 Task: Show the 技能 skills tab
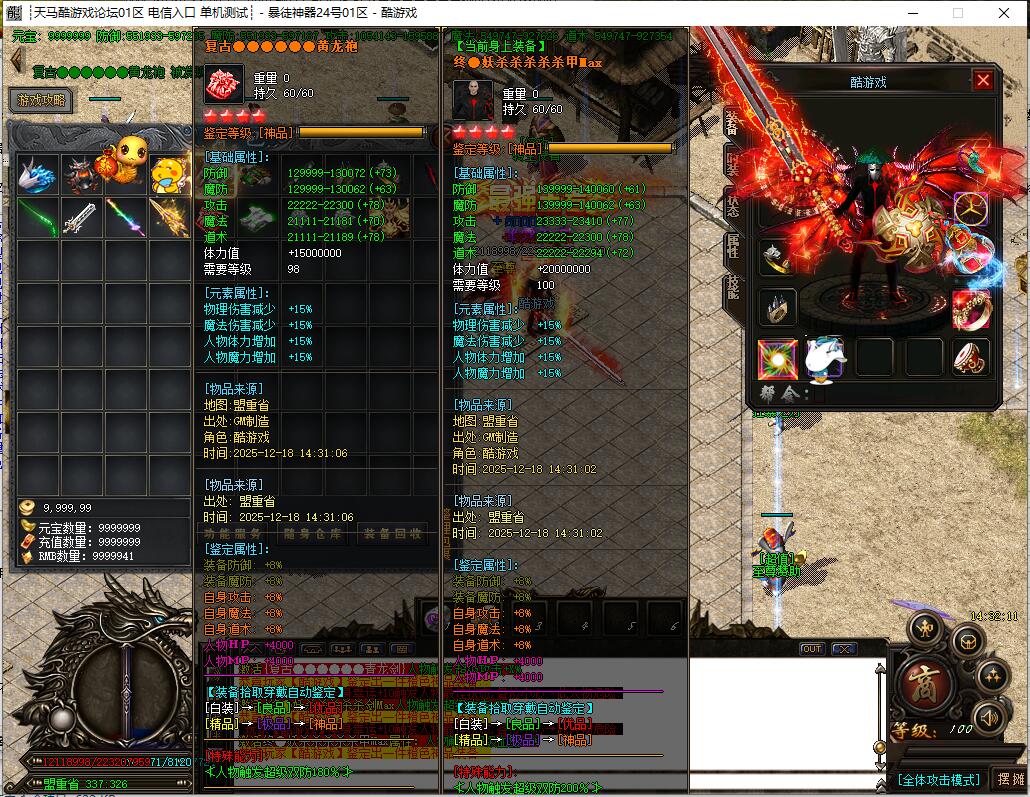pyautogui.click(x=733, y=289)
